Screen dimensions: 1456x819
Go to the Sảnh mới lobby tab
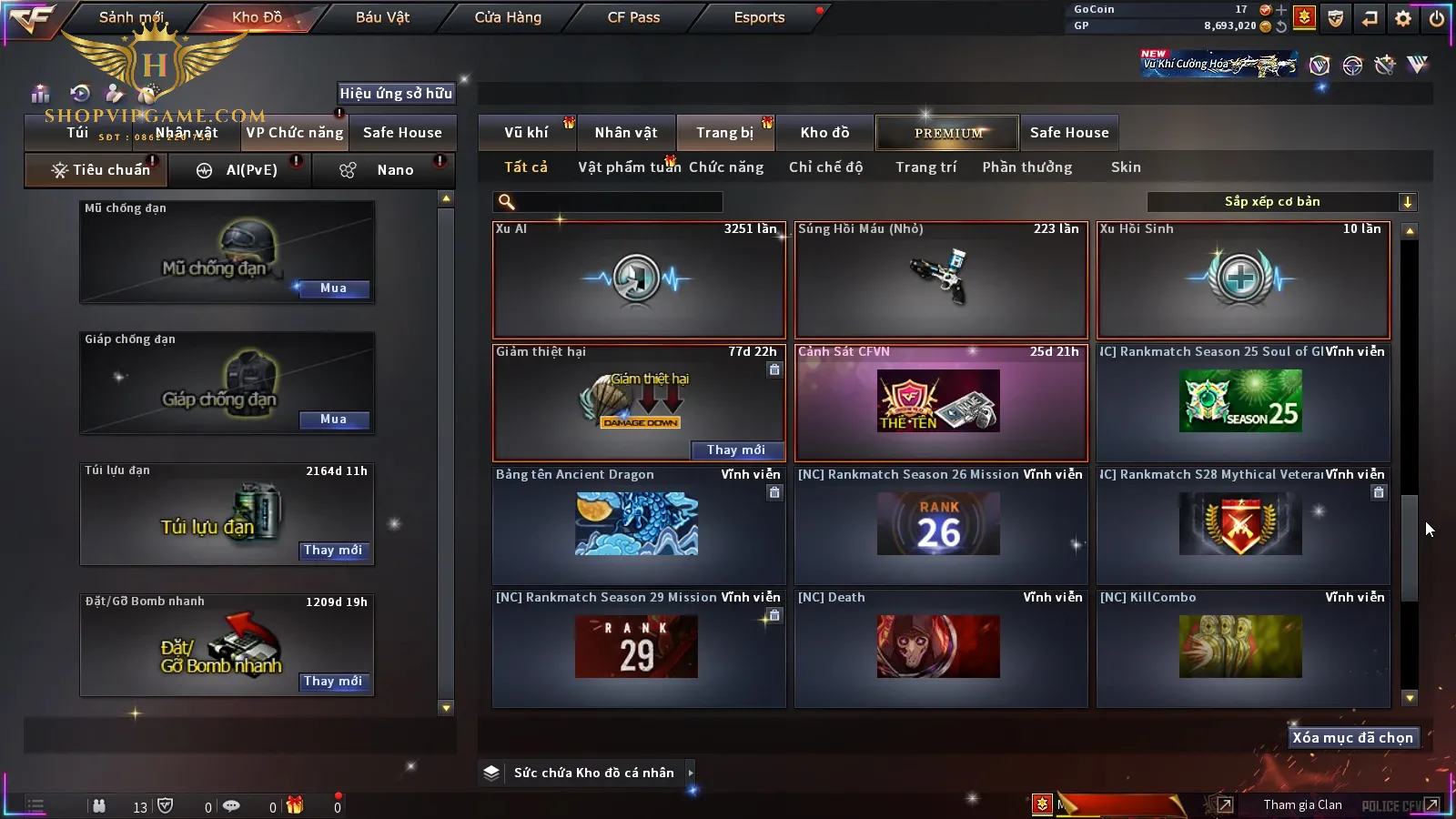tap(131, 17)
